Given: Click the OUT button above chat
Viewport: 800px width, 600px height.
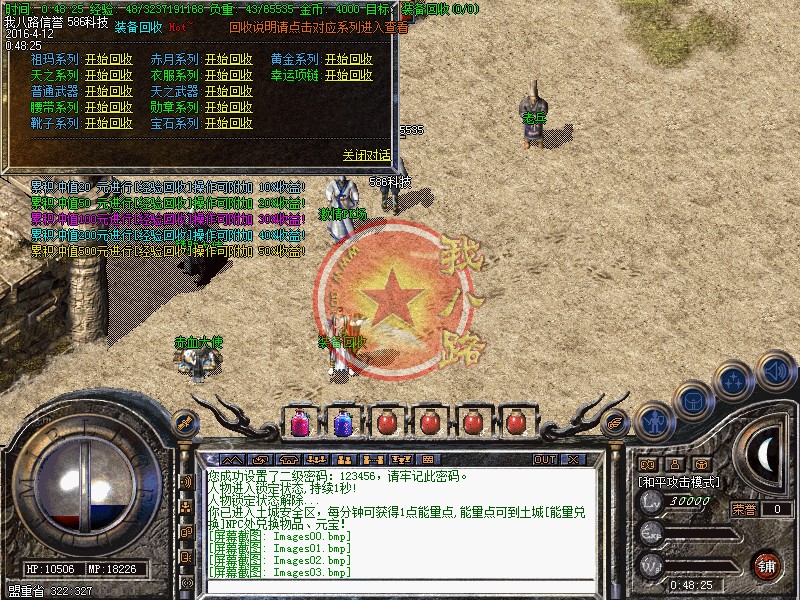Looking at the screenshot, I should [x=544, y=460].
